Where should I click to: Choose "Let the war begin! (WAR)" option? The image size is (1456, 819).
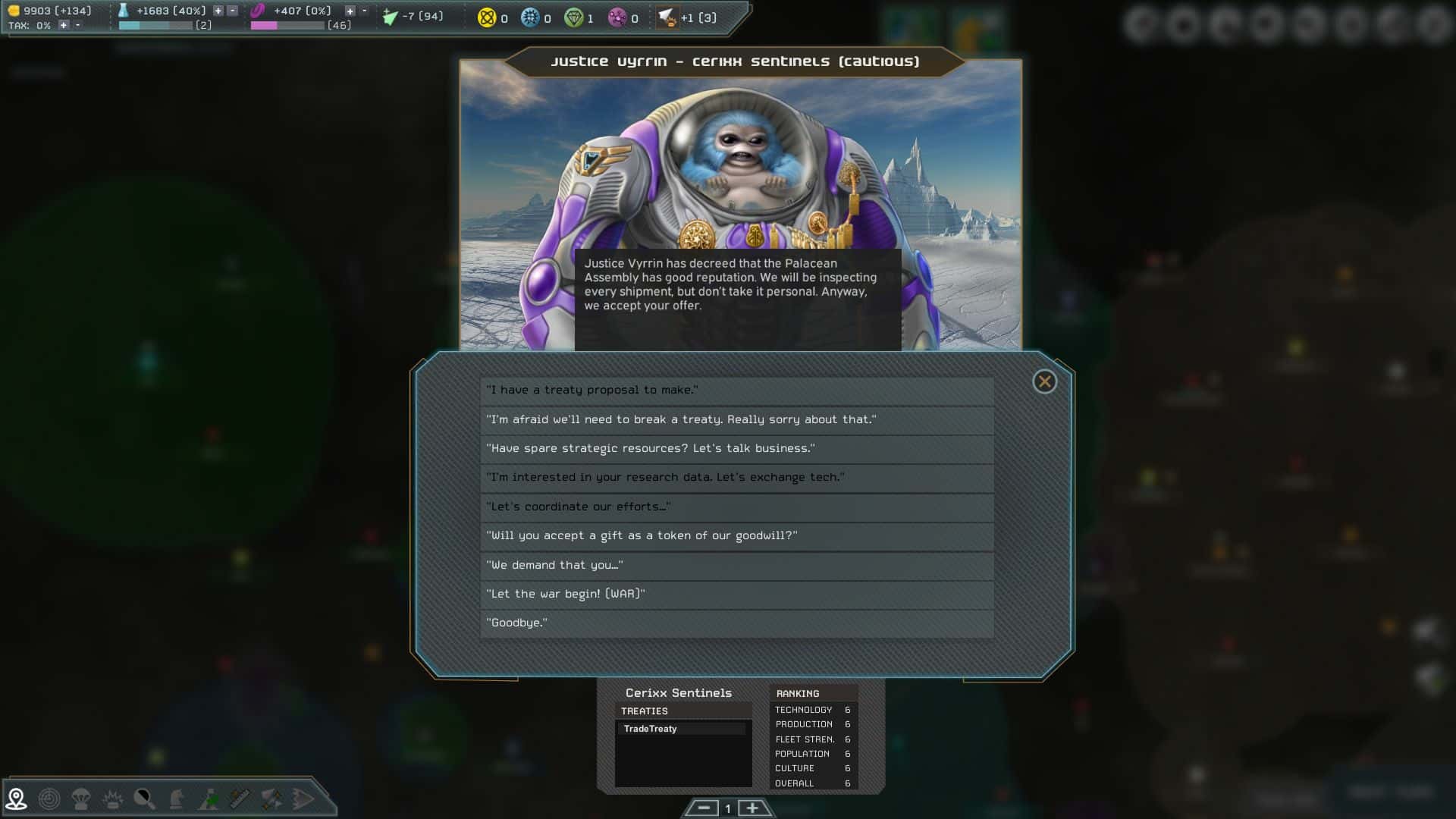[736, 595]
